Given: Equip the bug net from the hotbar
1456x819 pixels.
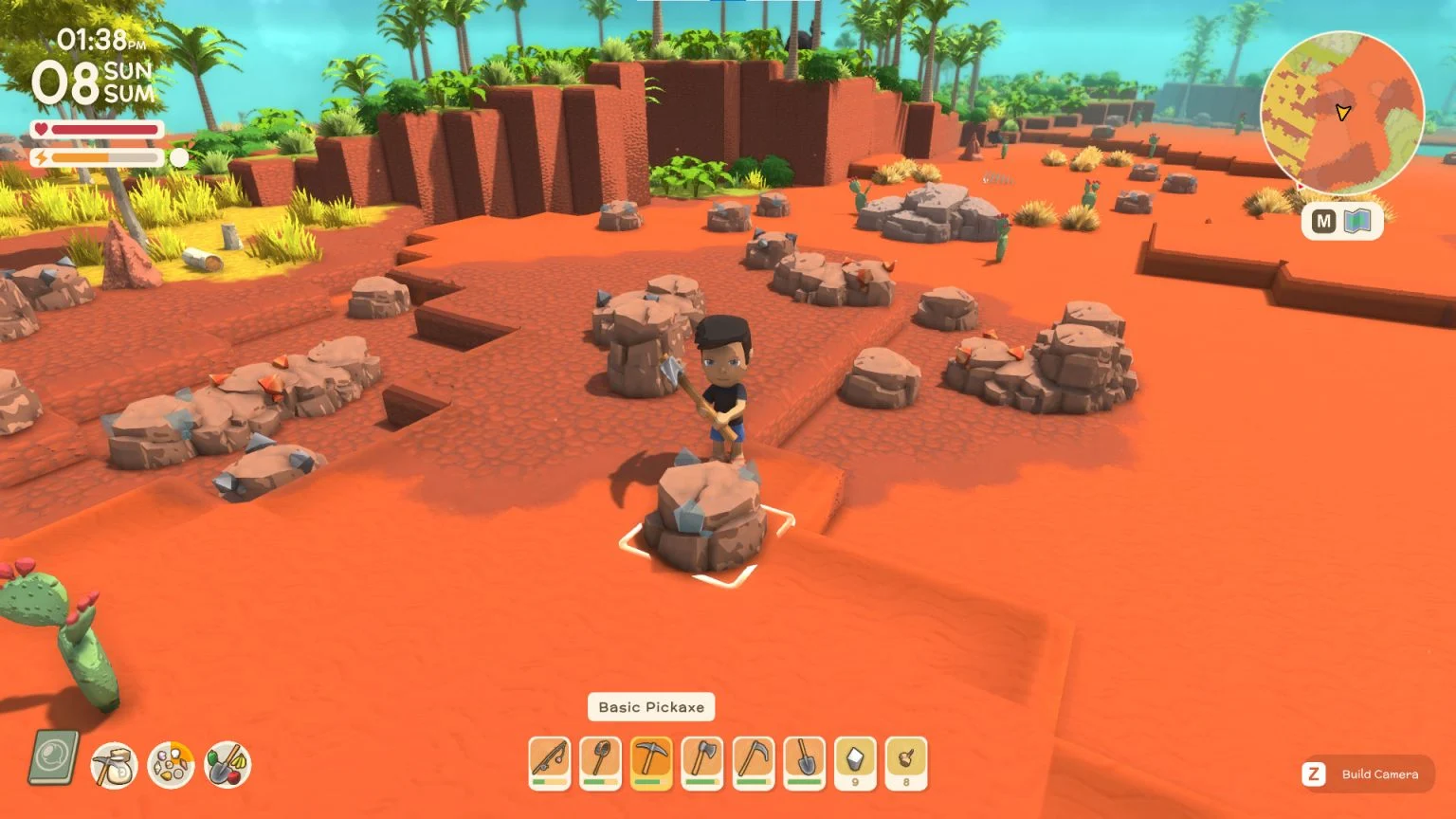Looking at the screenshot, I should click(x=599, y=763).
